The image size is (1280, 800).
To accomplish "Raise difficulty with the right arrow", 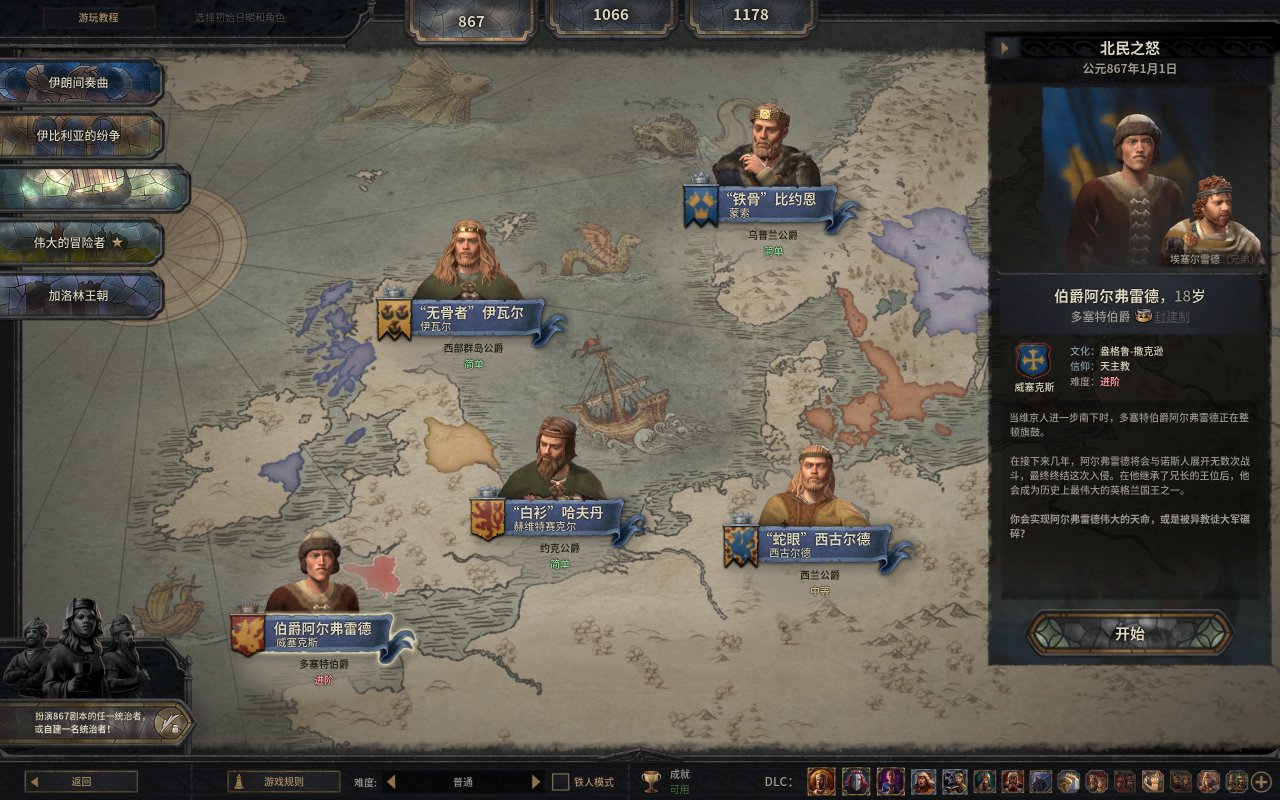I will coord(536,782).
